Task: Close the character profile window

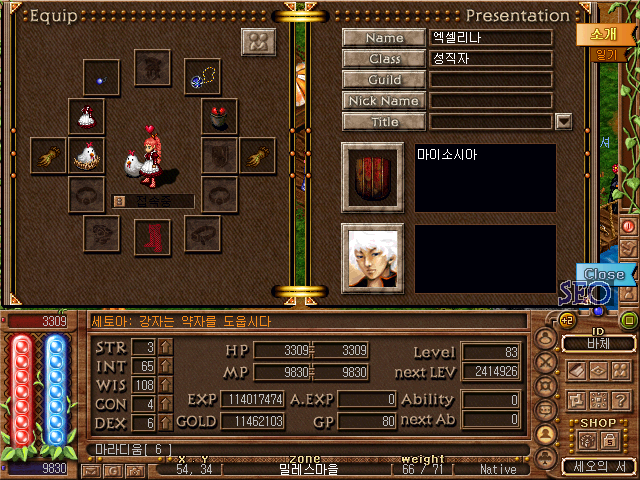Action: [603, 274]
